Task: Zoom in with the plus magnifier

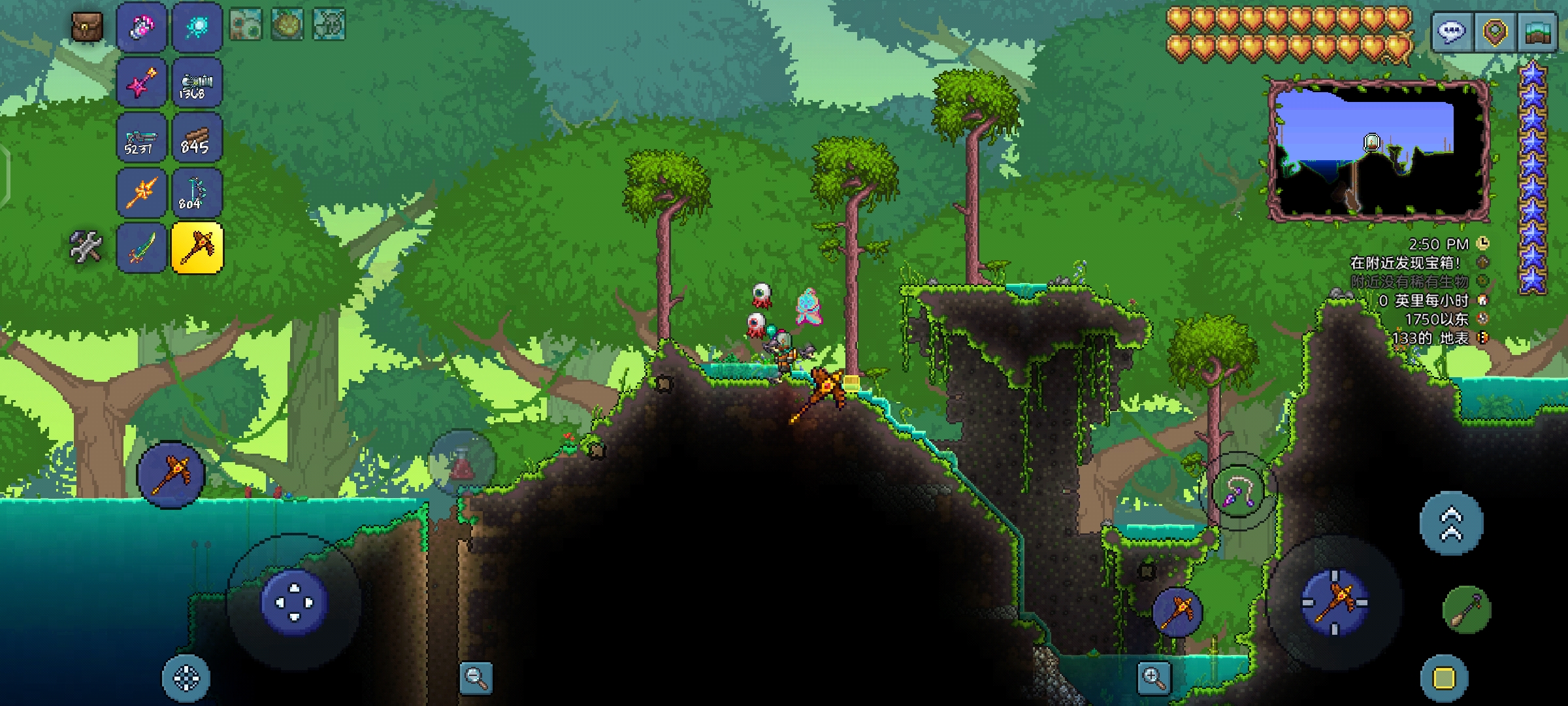Action: [x=1153, y=678]
